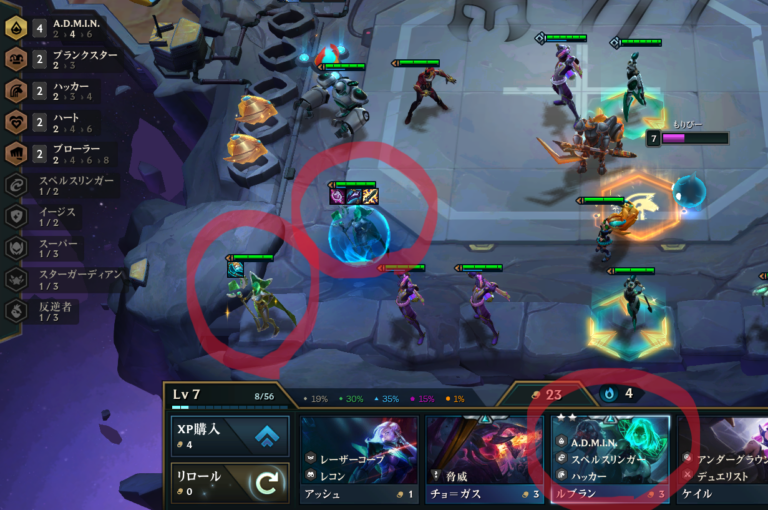Pick the ケイル card in shop
768x510 pixels.
tap(724, 460)
